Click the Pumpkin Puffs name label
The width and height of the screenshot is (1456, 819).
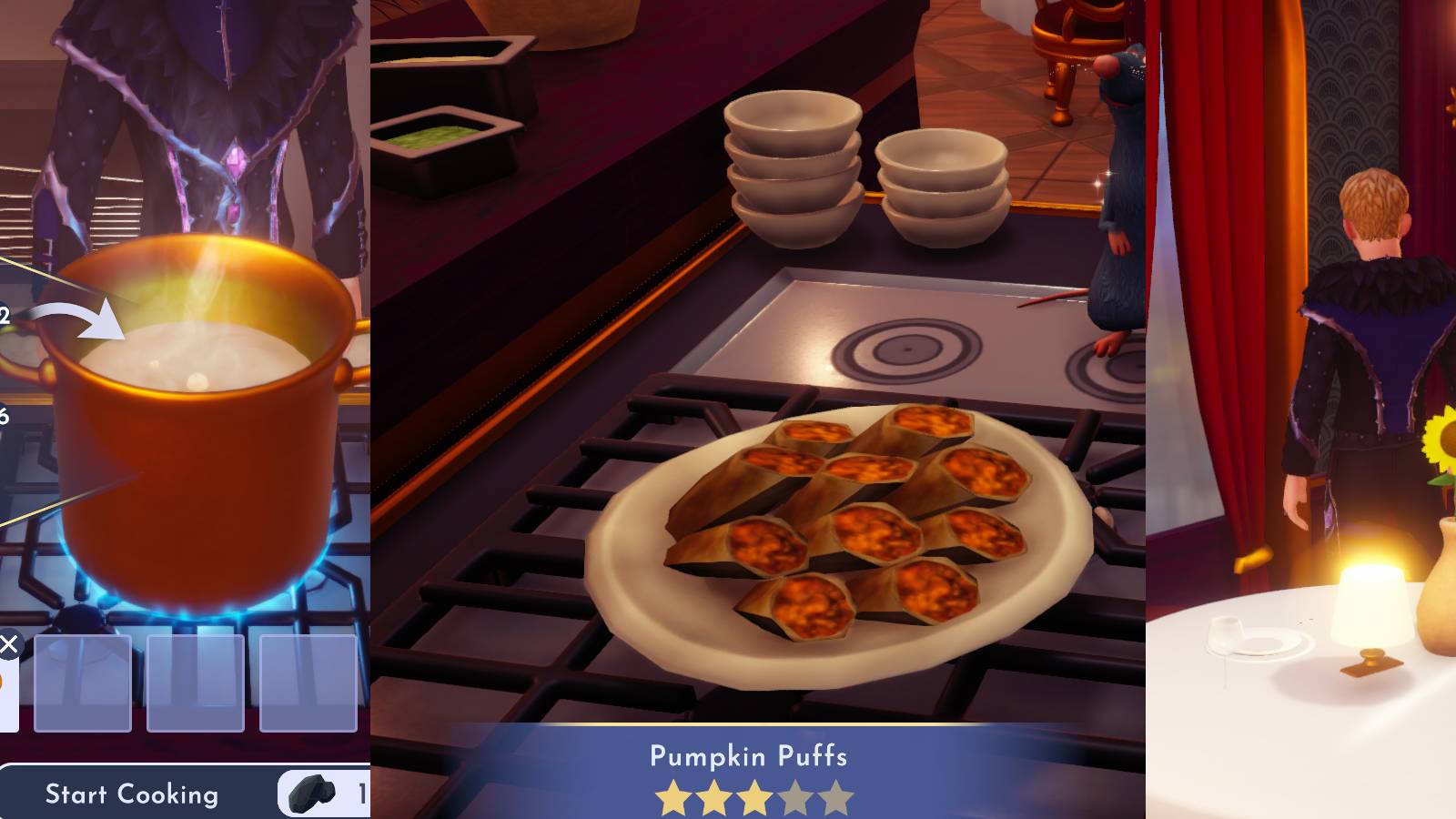[x=748, y=756]
